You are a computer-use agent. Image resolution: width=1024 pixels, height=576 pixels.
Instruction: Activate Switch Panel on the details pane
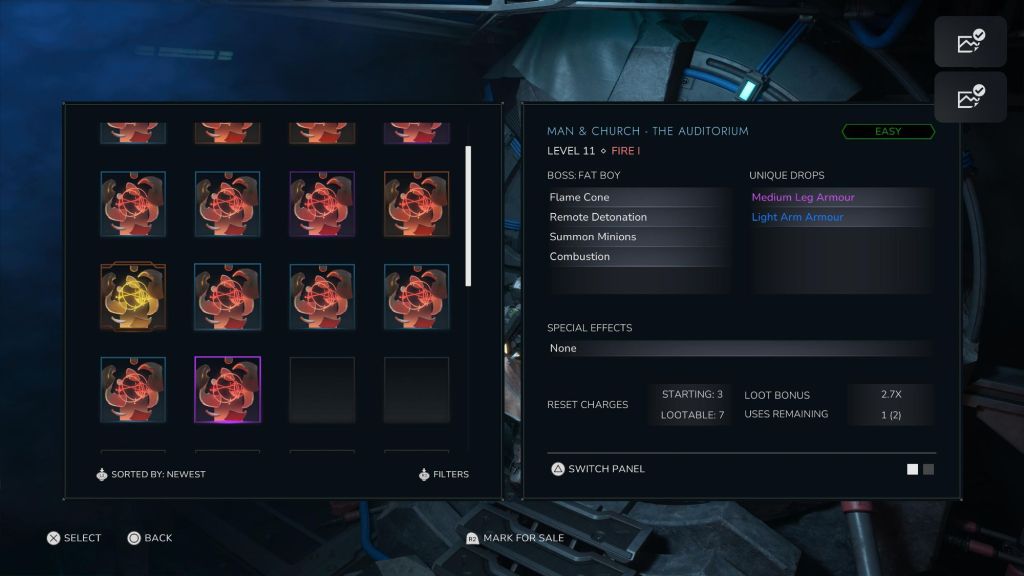pos(598,469)
